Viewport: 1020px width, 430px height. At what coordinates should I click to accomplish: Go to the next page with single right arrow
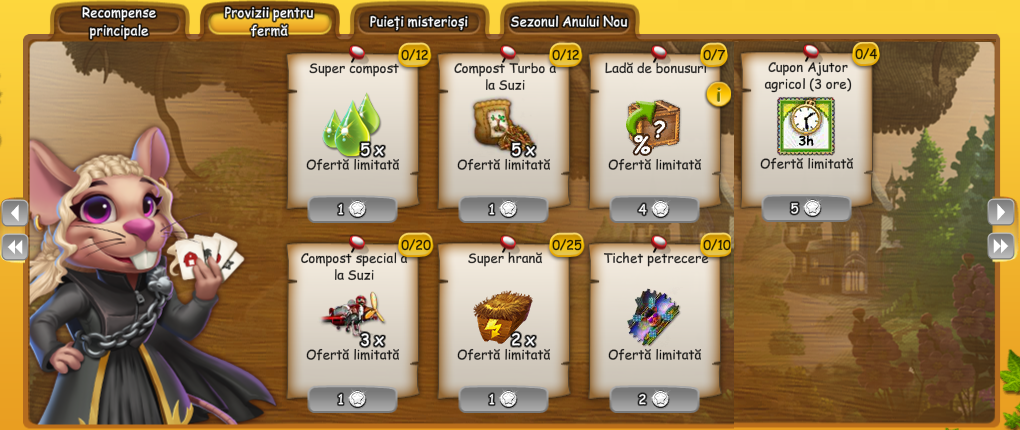1001,212
